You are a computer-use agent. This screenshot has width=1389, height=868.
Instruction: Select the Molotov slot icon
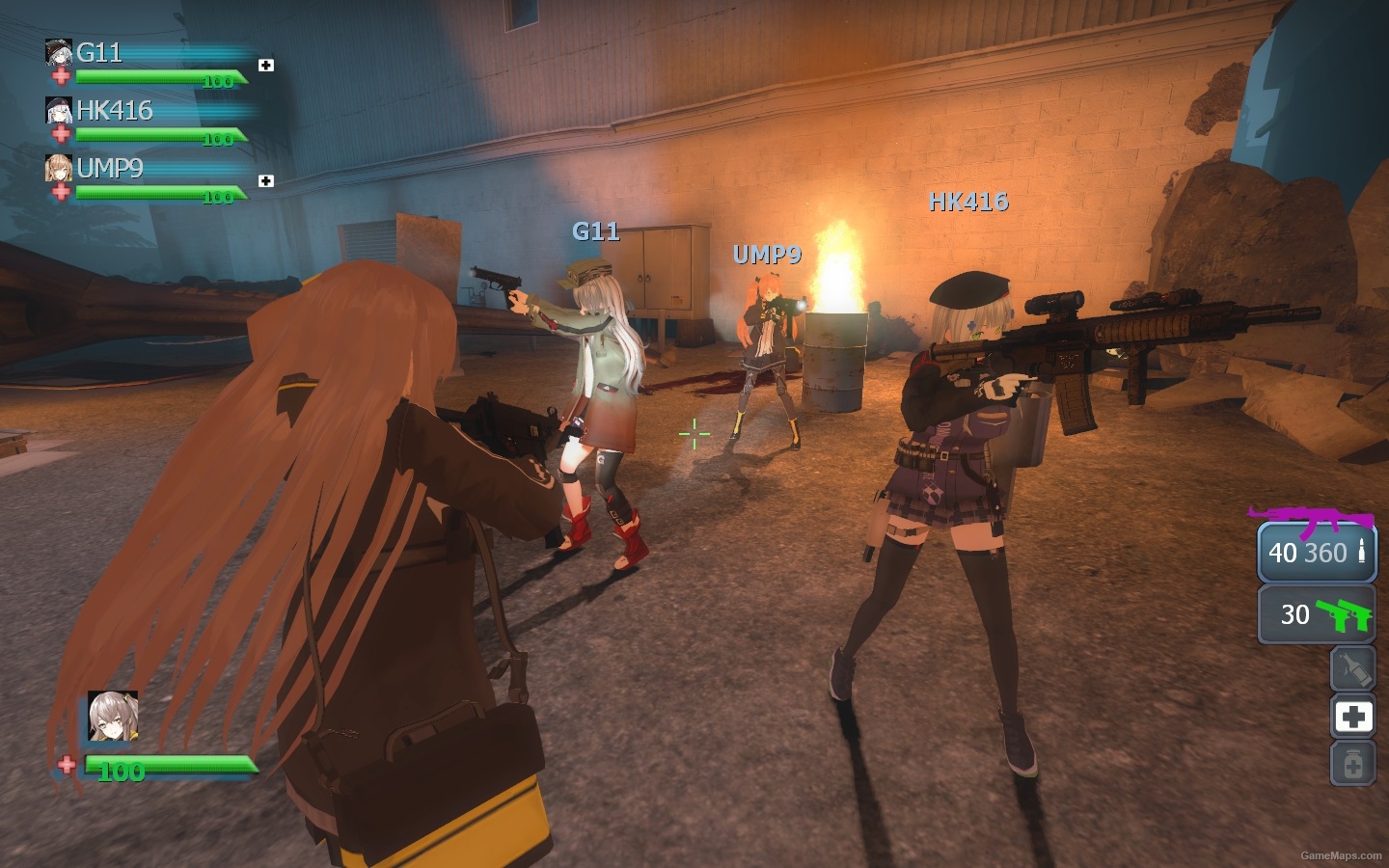point(1352,668)
